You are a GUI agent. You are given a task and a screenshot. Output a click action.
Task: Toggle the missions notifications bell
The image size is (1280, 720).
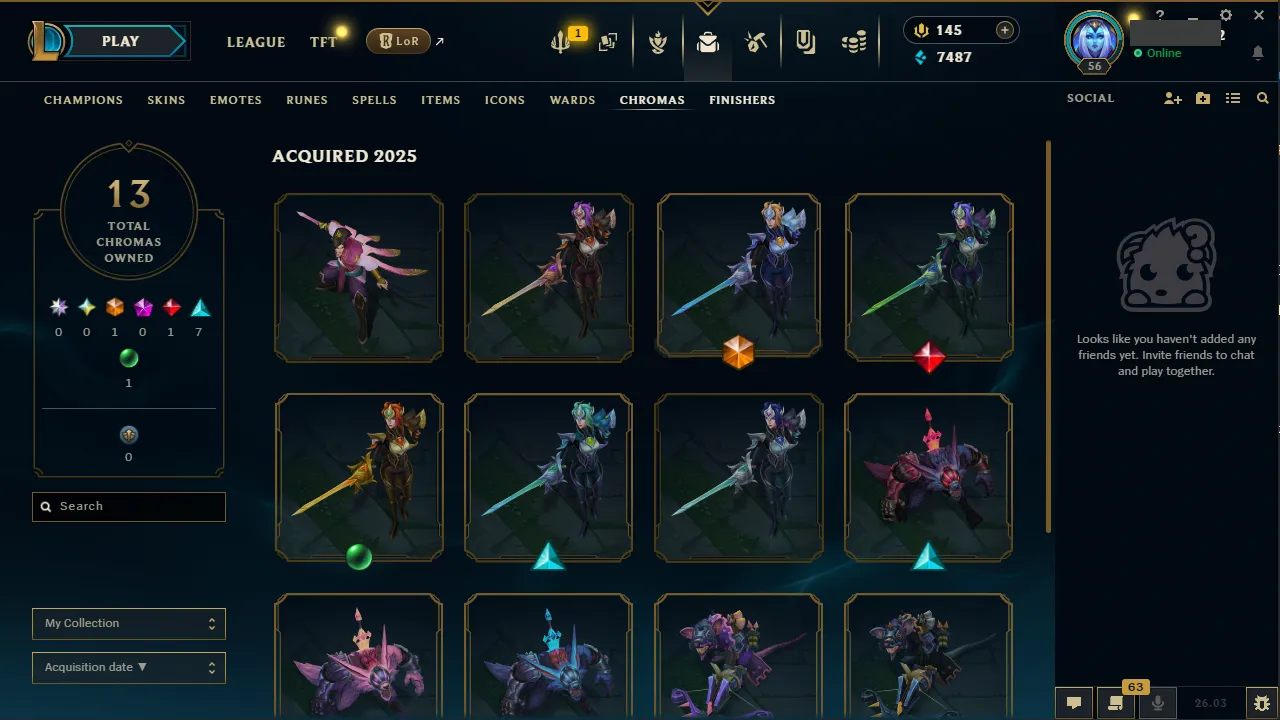click(1258, 51)
